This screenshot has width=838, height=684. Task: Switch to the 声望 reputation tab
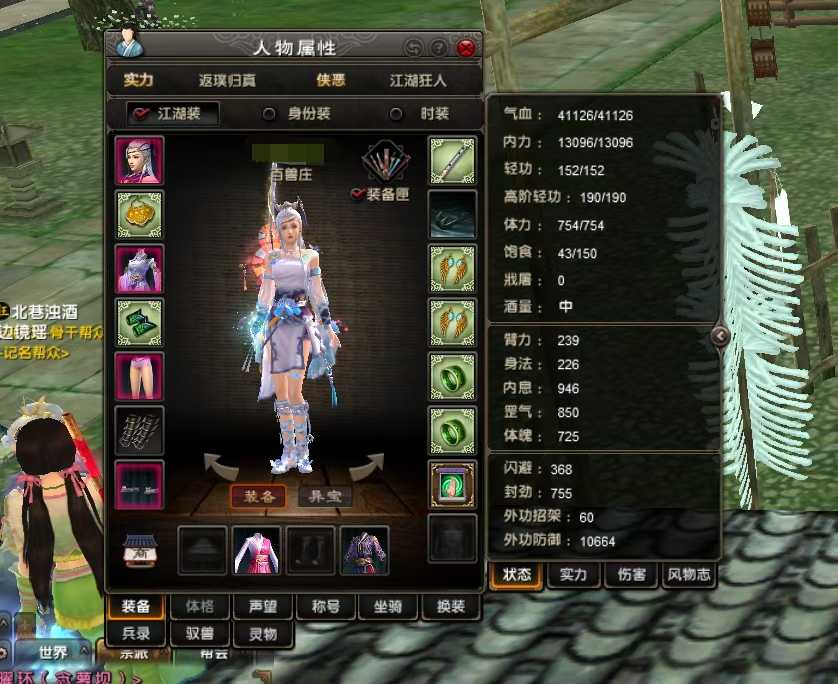tap(256, 606)
